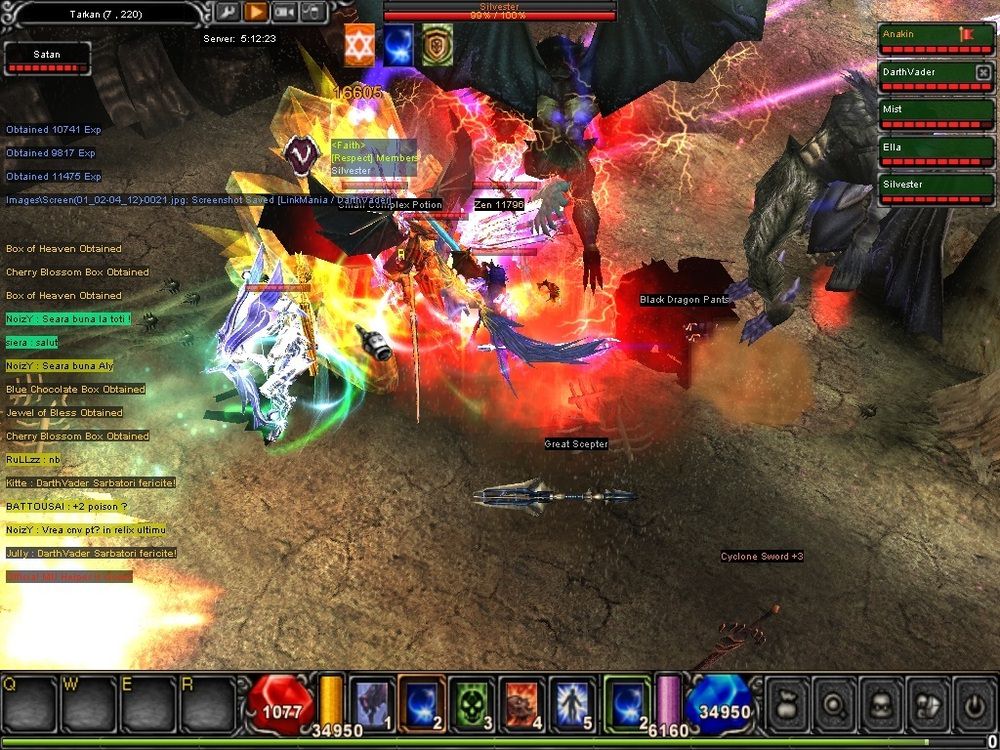Screen dimensions: 1000x750
Task: Use the red beast skill in slot 4
Action: click(x=520, y=703)
